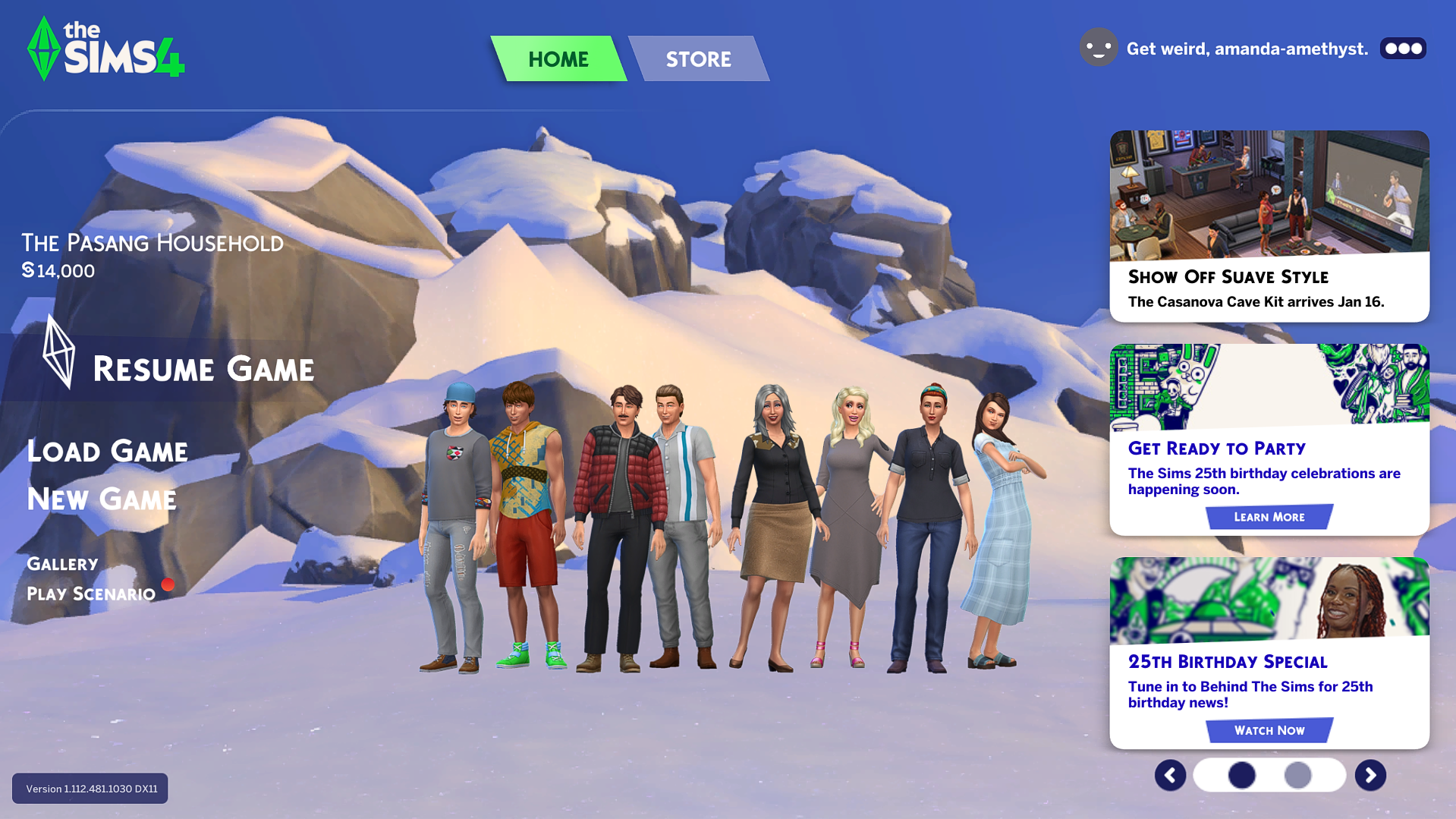The height and width of the screenshot is (819, 1456).
Task: Select the first news page dot
Action: point(1241,775)
